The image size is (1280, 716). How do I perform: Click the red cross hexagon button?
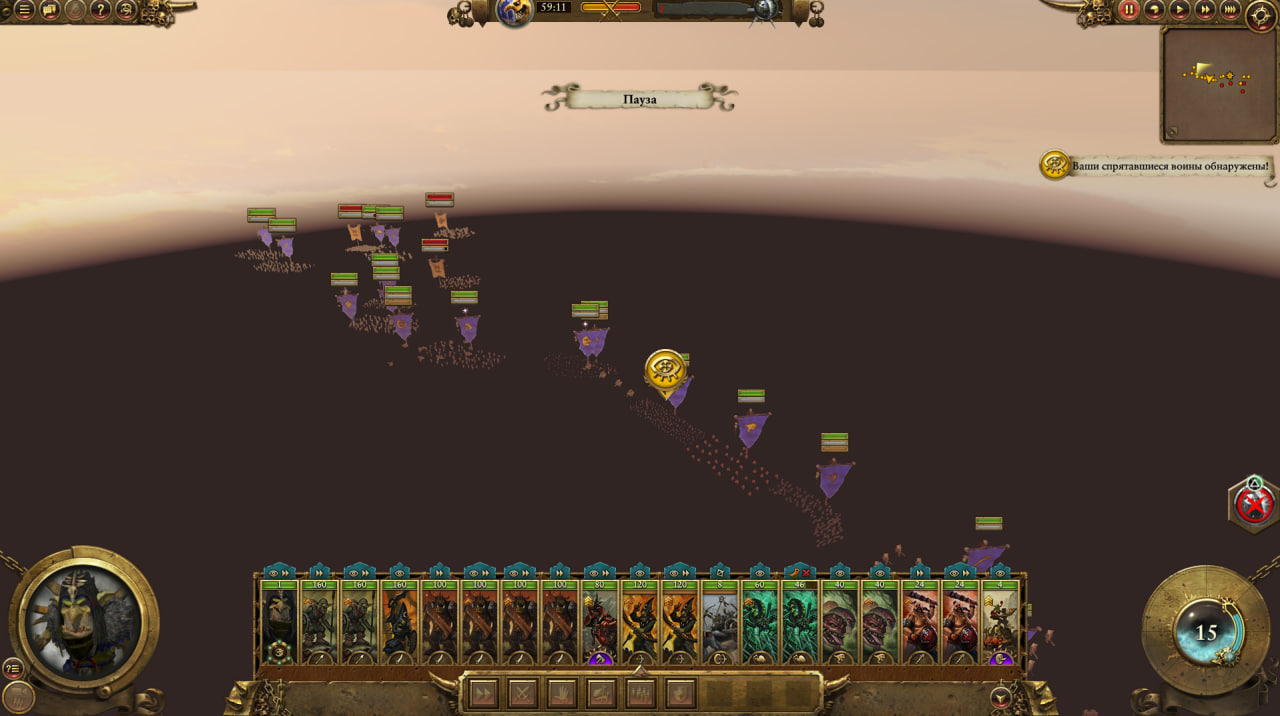1254,506
